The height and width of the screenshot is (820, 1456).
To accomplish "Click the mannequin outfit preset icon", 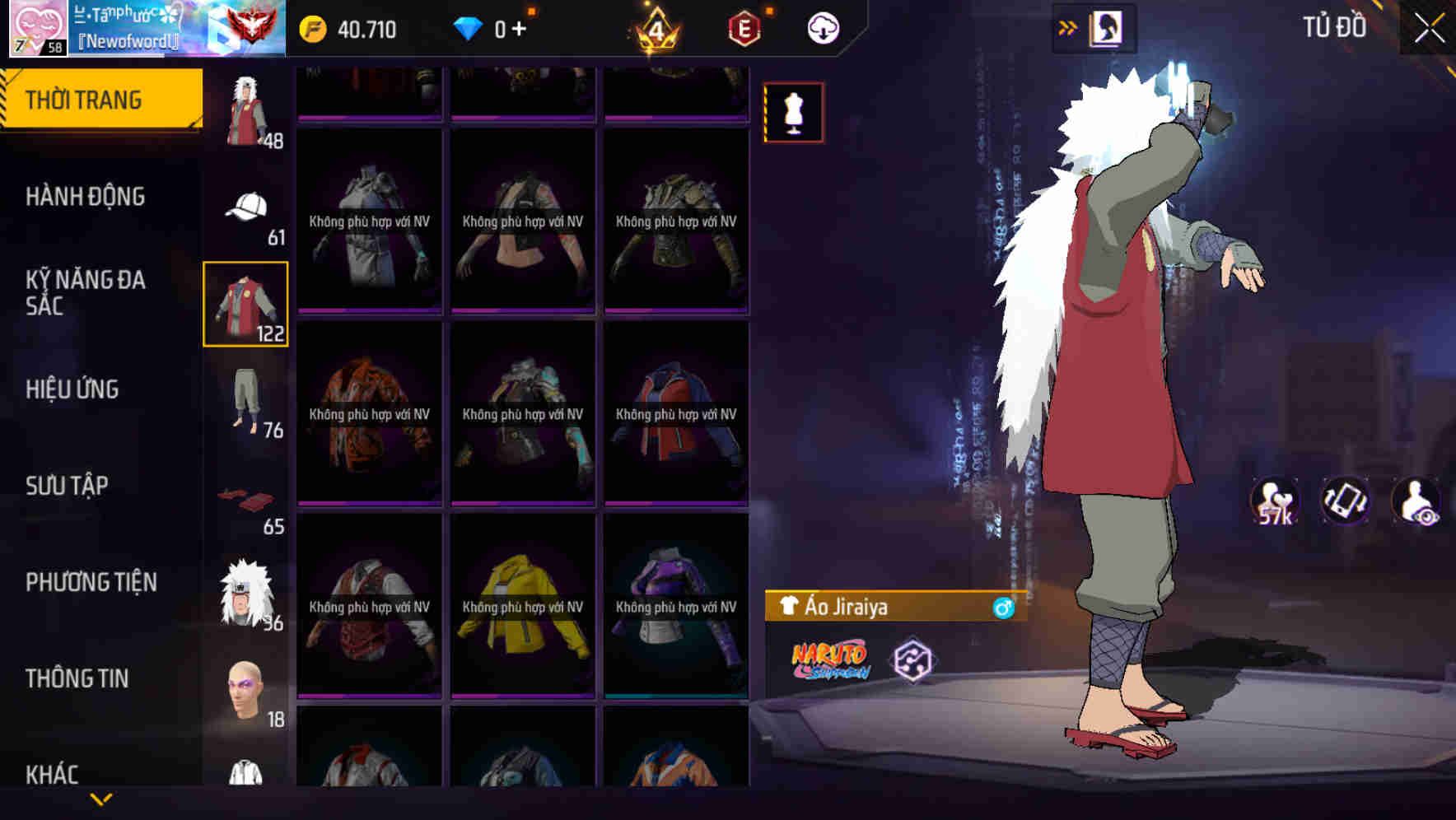I will point(793,114).
